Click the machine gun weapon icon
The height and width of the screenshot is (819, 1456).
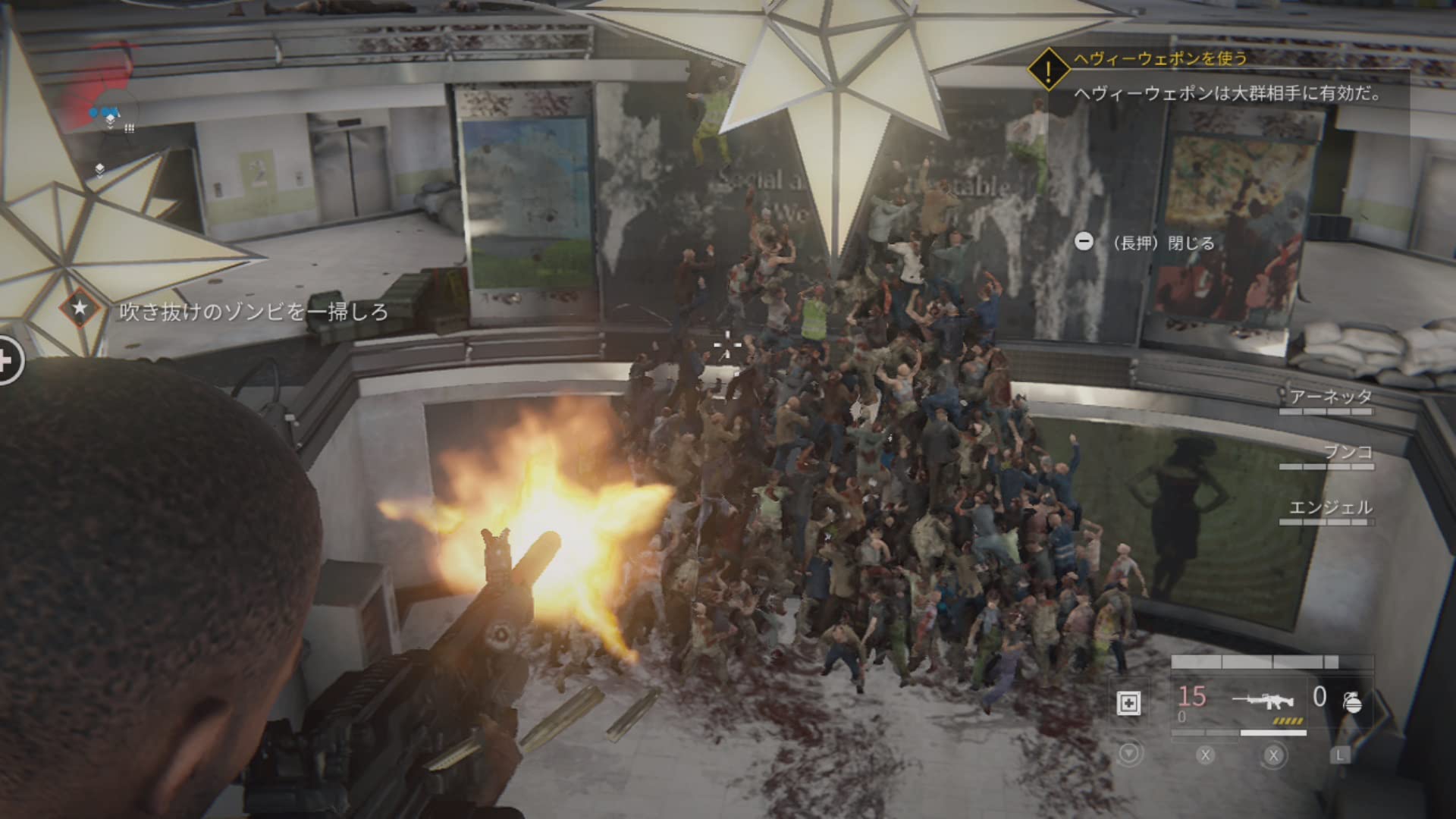click(1263, 700)
